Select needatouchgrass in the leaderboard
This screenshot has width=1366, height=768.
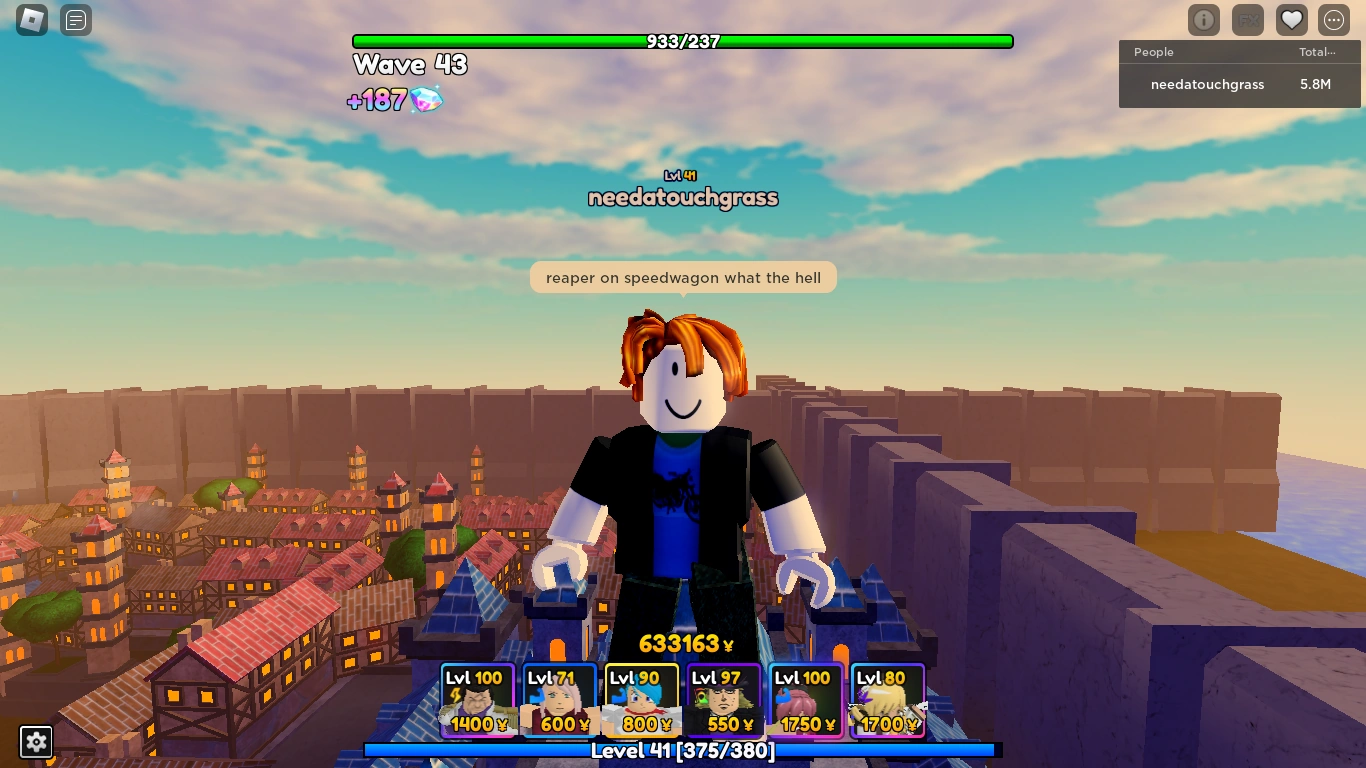coord(1207,85)
